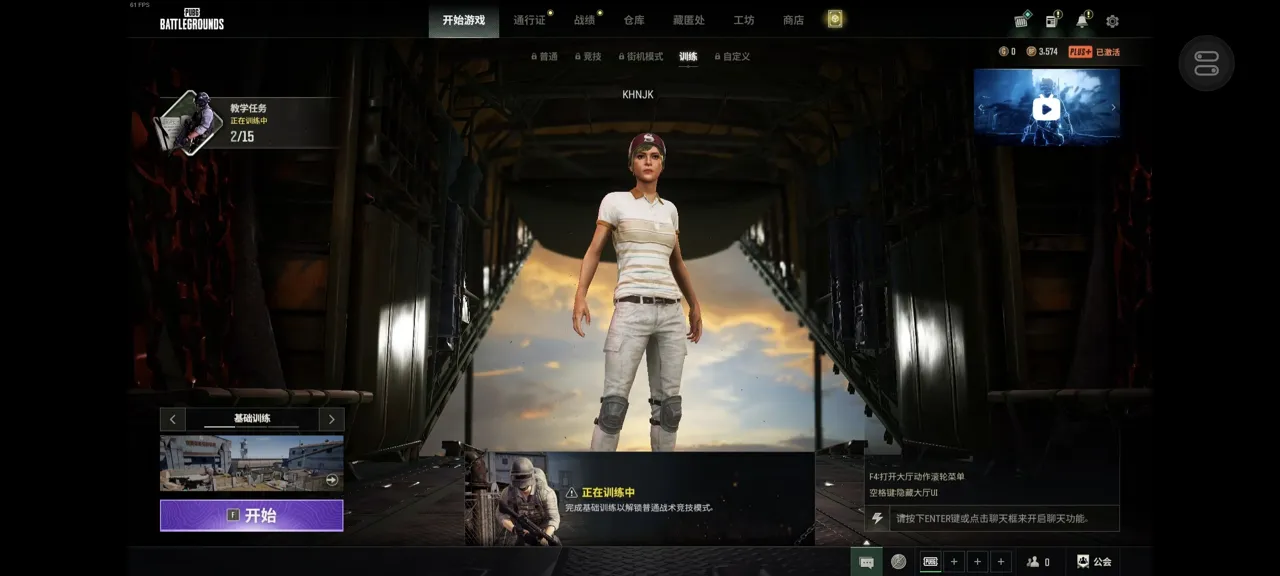The image size is (1280, 576).
Task: Switch to the 战绩 career tab
Action: click(x=584, y=20)
